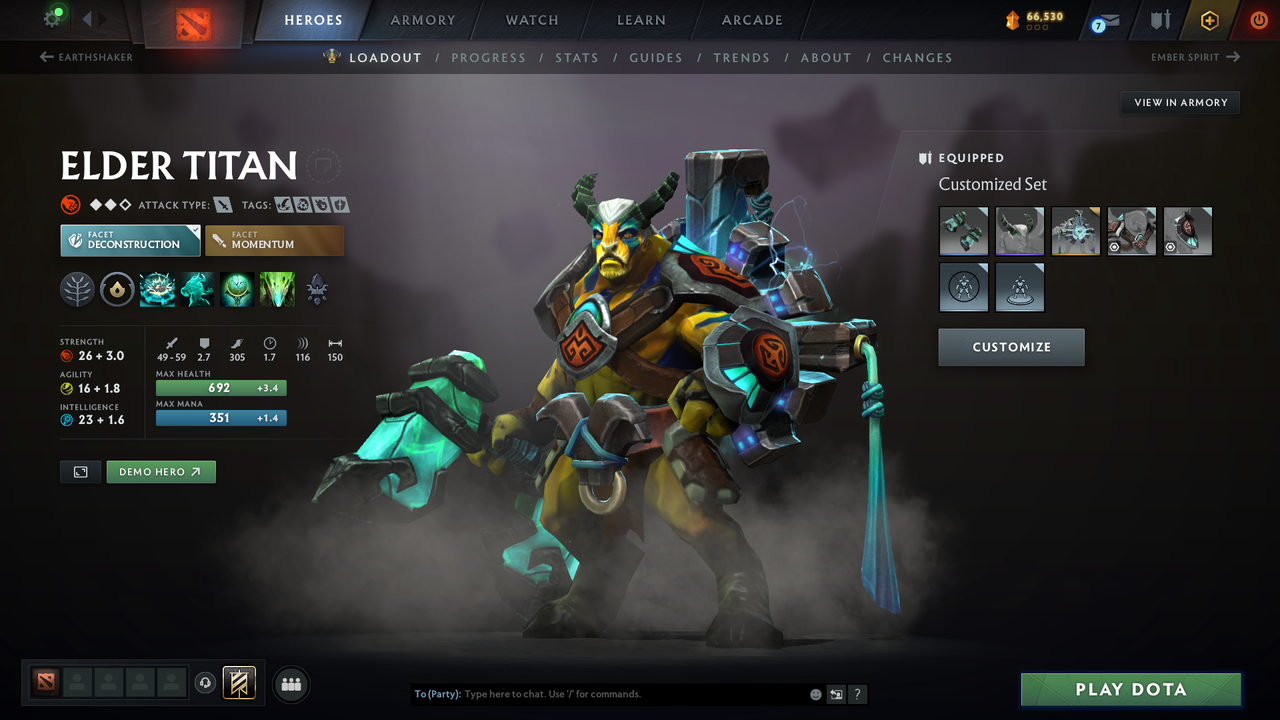Open the mailbox with 7 notifications

point(1103,20)
